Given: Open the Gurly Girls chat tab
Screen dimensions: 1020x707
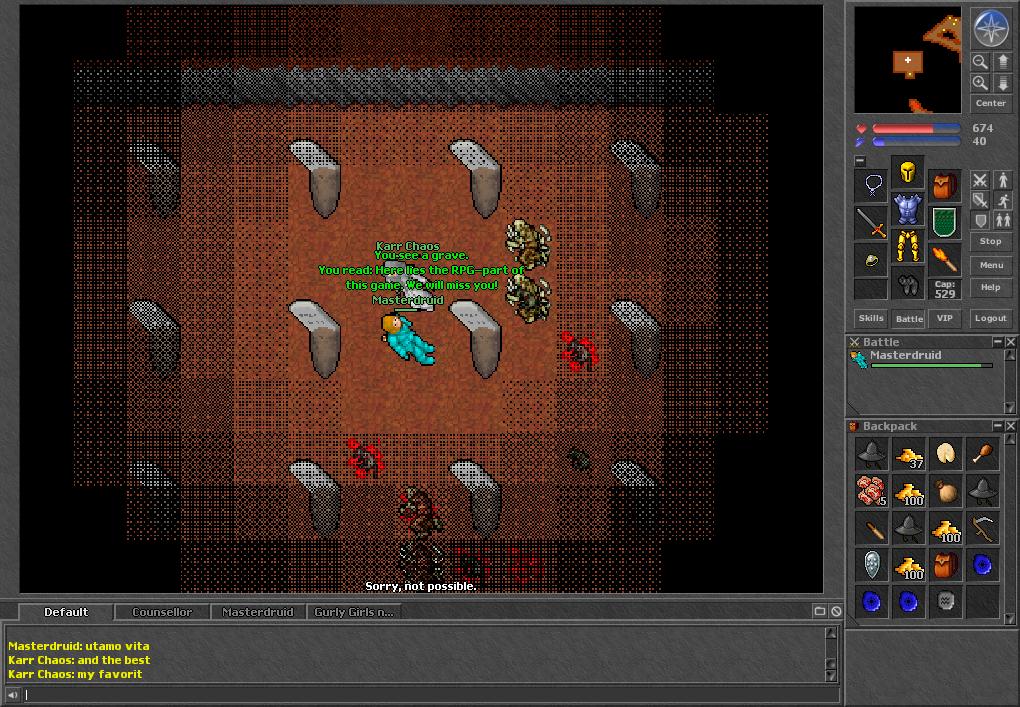Looking at the screenshot, I should 353,612.
